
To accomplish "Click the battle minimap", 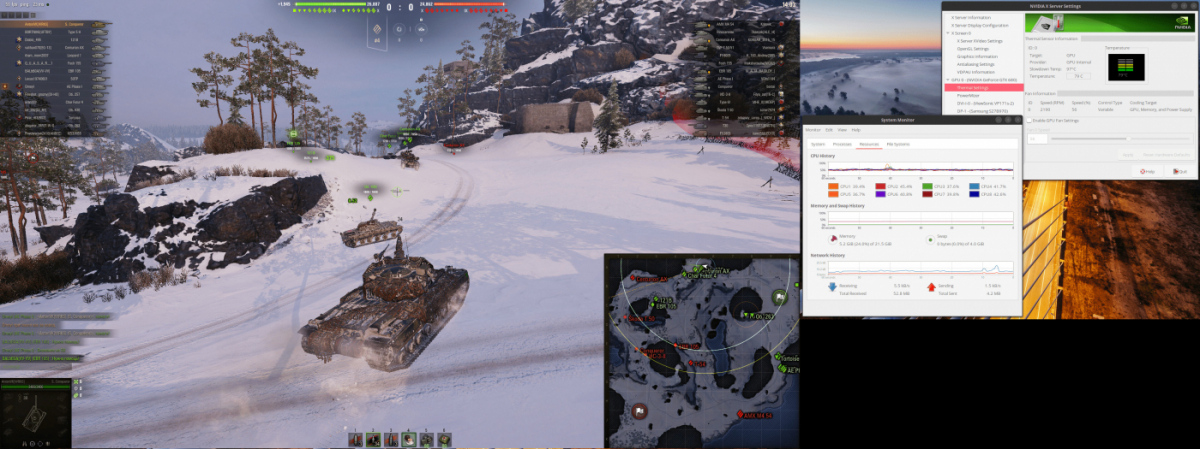I will tap(700, 350).
